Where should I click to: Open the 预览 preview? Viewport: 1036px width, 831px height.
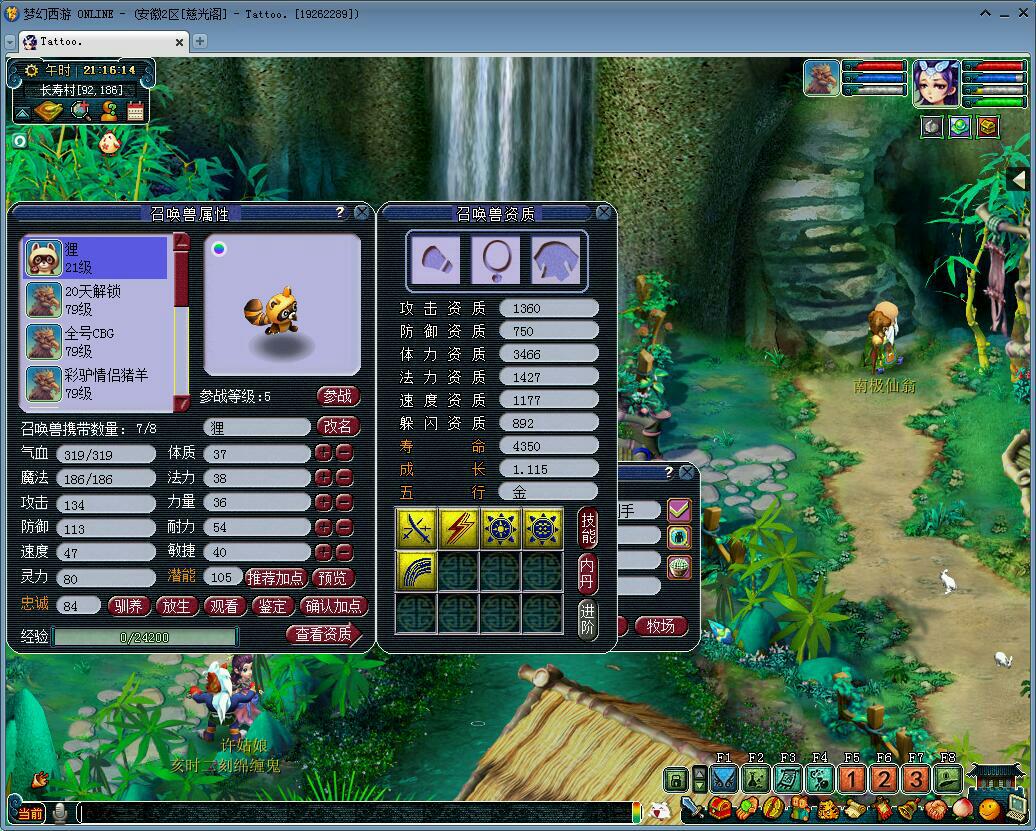point(334,577)
